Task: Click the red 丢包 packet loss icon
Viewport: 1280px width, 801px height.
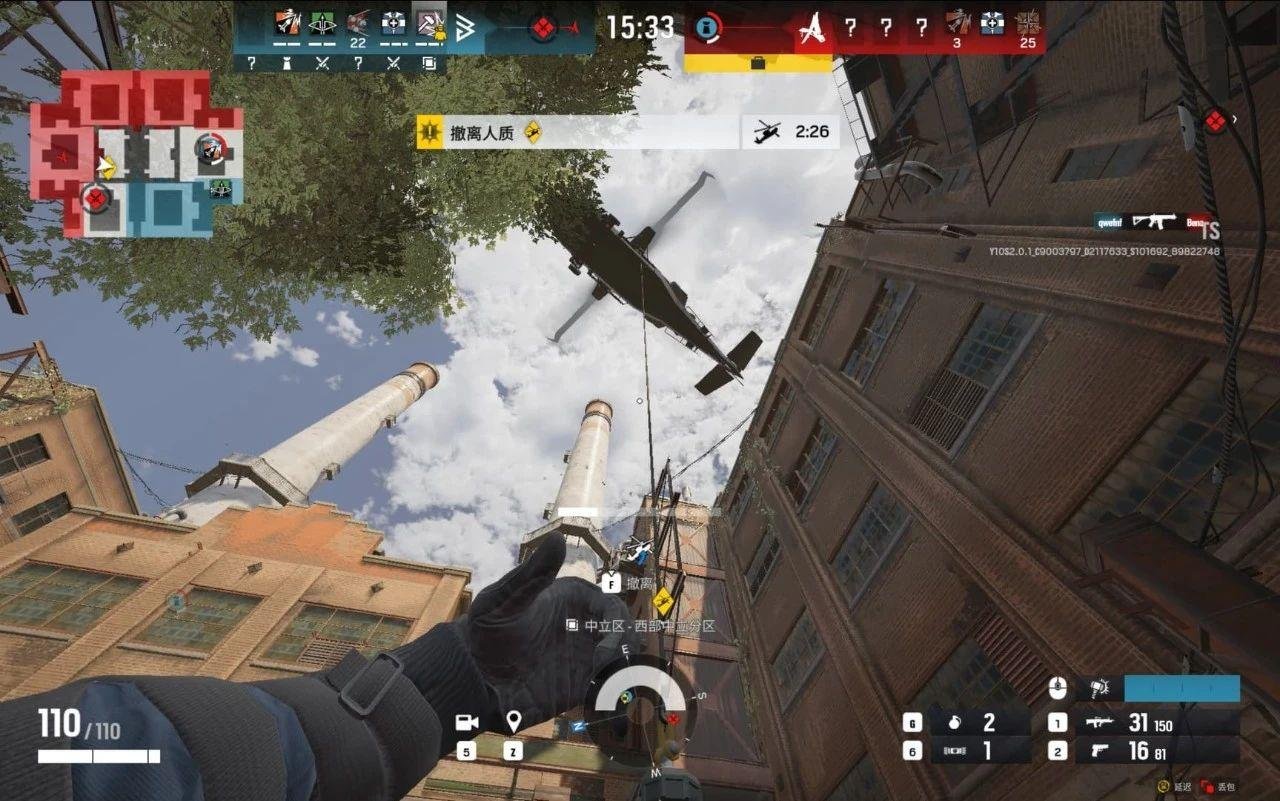Action: pyautogui.click(x=1207, y=787)
